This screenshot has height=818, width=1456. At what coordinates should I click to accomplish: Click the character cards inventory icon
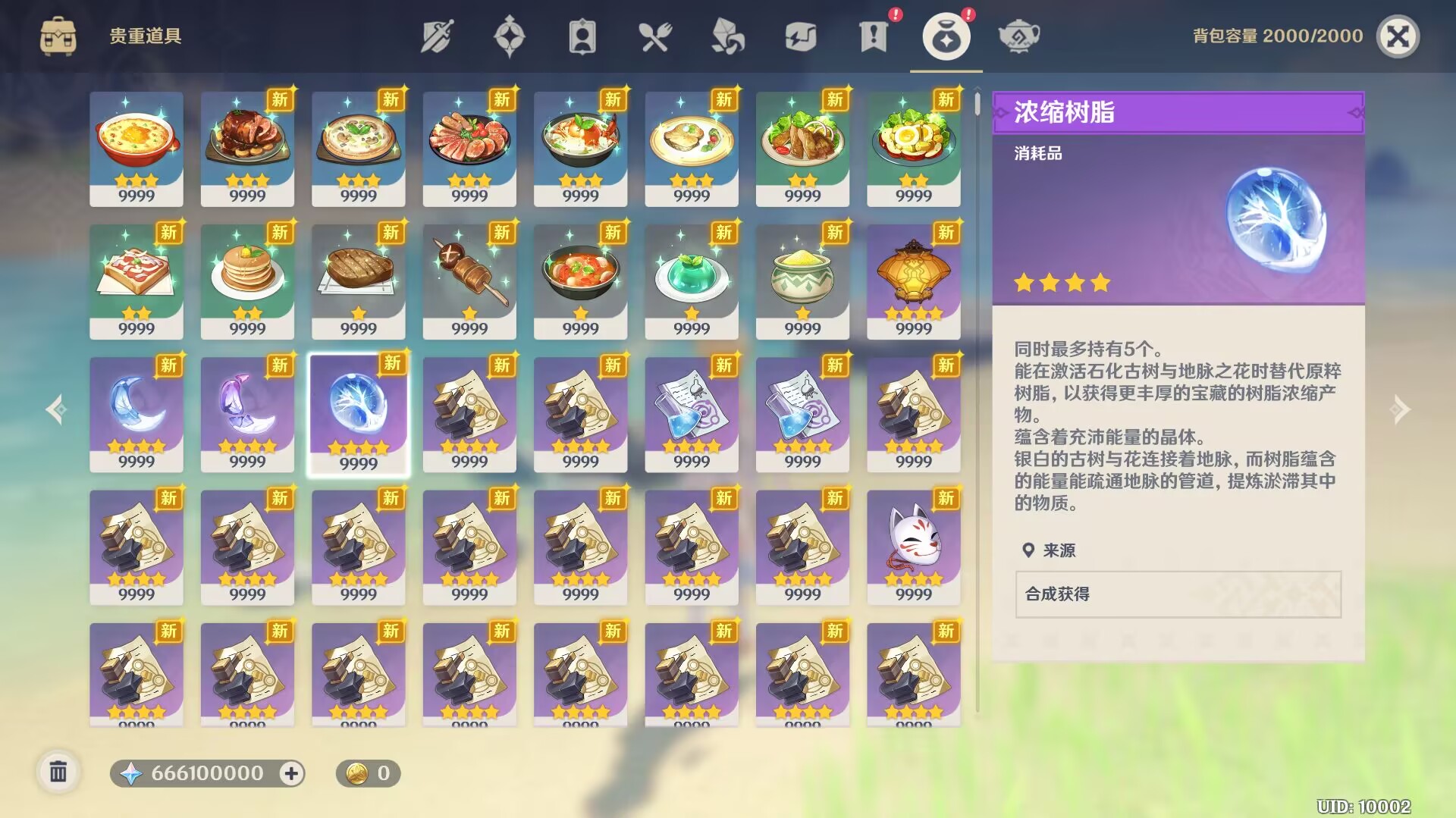pyautogui.click(x=583, y=35)
